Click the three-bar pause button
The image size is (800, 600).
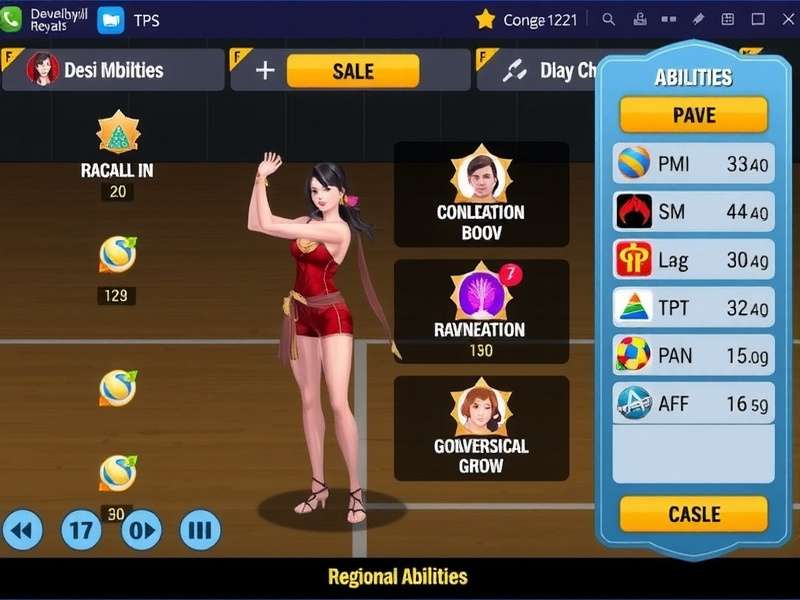click(200, 529)
